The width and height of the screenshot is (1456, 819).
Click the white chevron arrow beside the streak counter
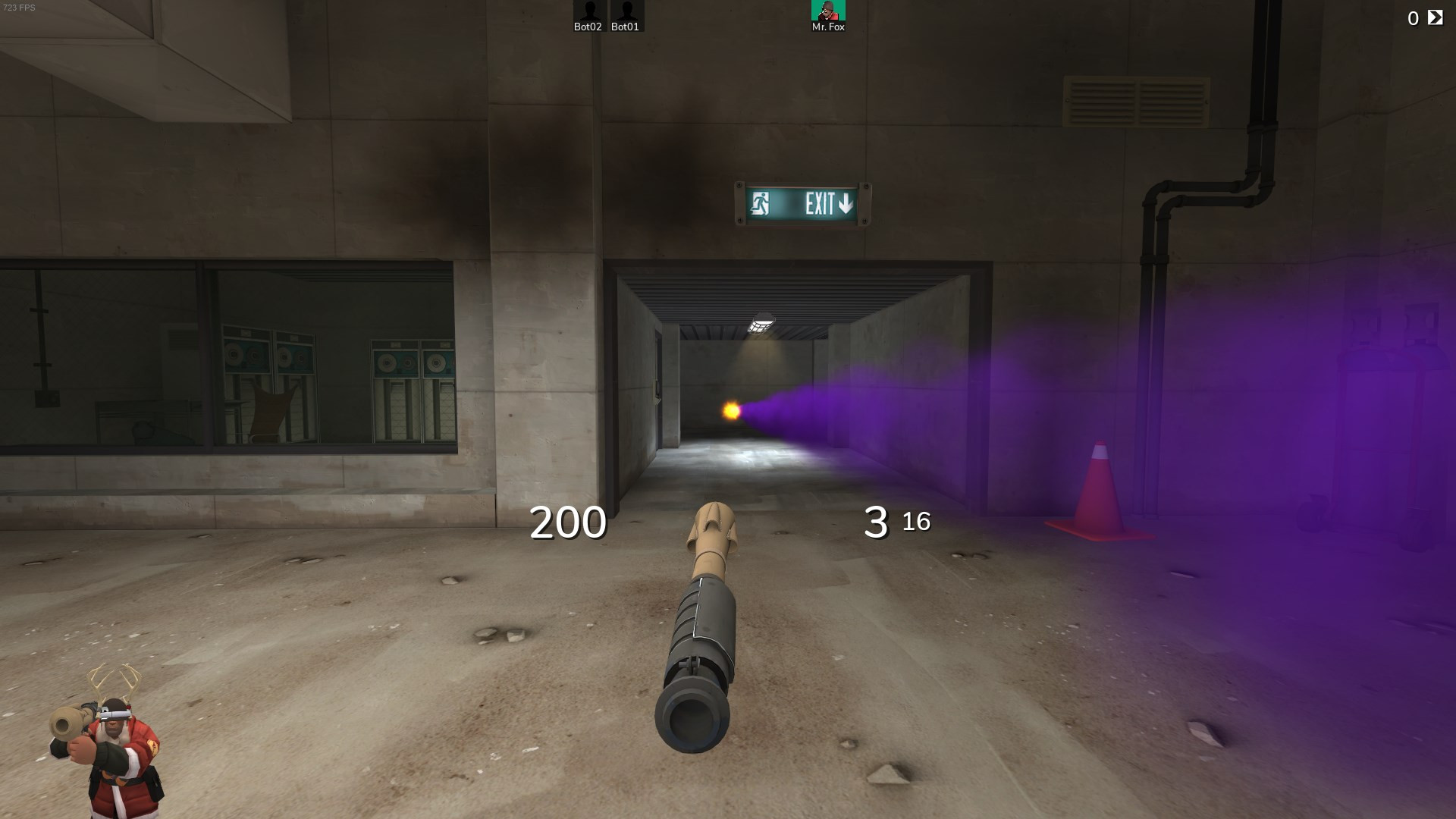click(1435, 15)
